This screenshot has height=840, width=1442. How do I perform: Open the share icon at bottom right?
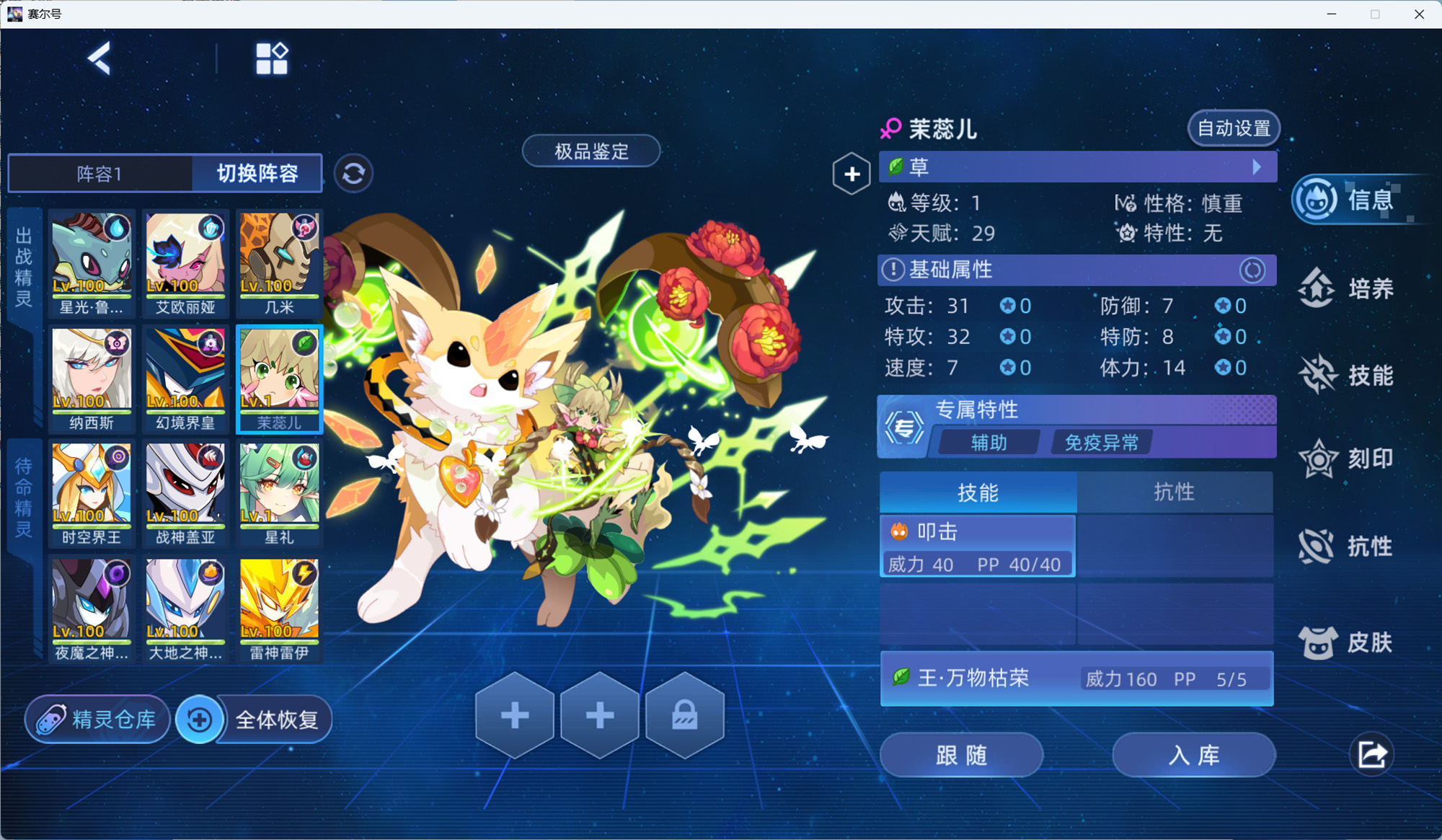point(1371,755)
